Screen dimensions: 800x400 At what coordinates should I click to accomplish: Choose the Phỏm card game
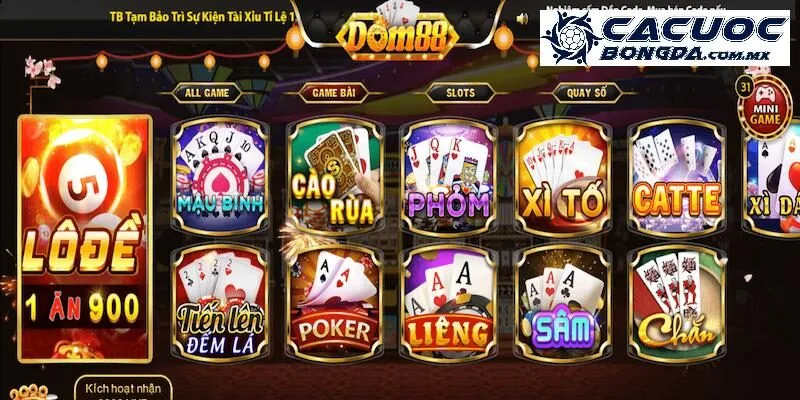coord(449,176)
